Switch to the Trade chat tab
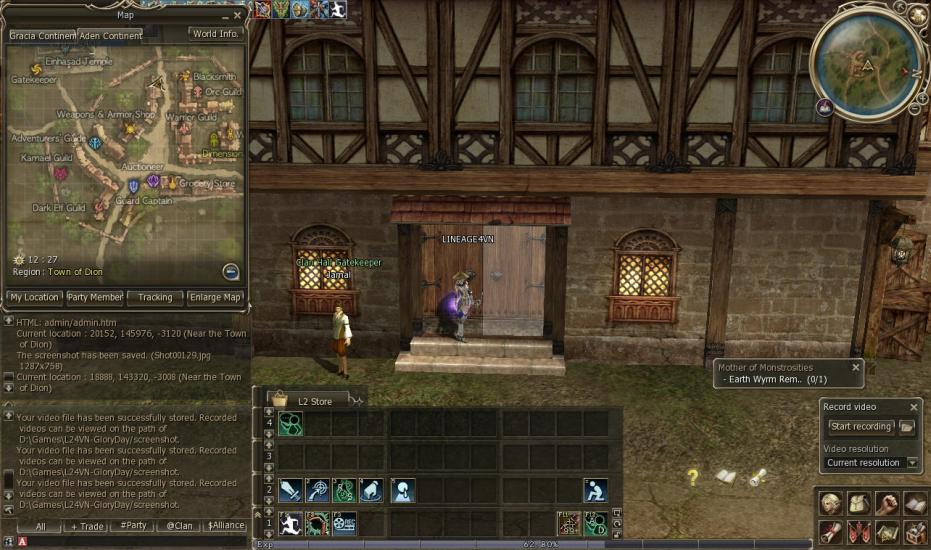This screenshot has height=550, width=931. coord(86,526)
